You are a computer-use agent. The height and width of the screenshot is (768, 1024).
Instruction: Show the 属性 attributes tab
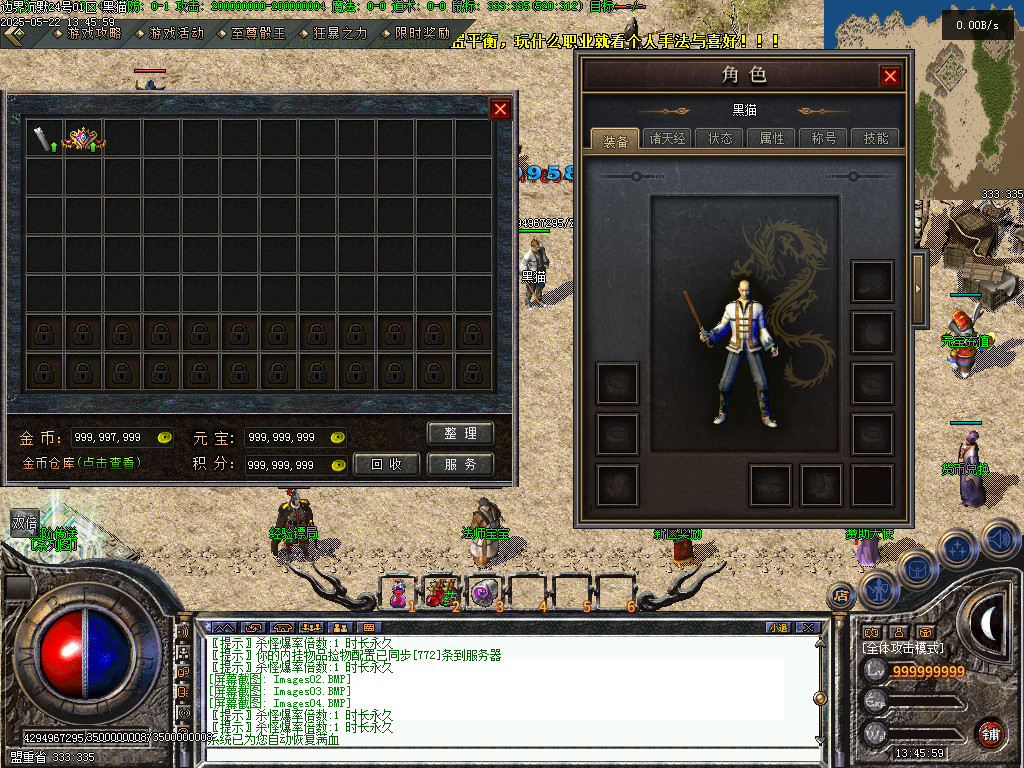click(x=772, y=138)
